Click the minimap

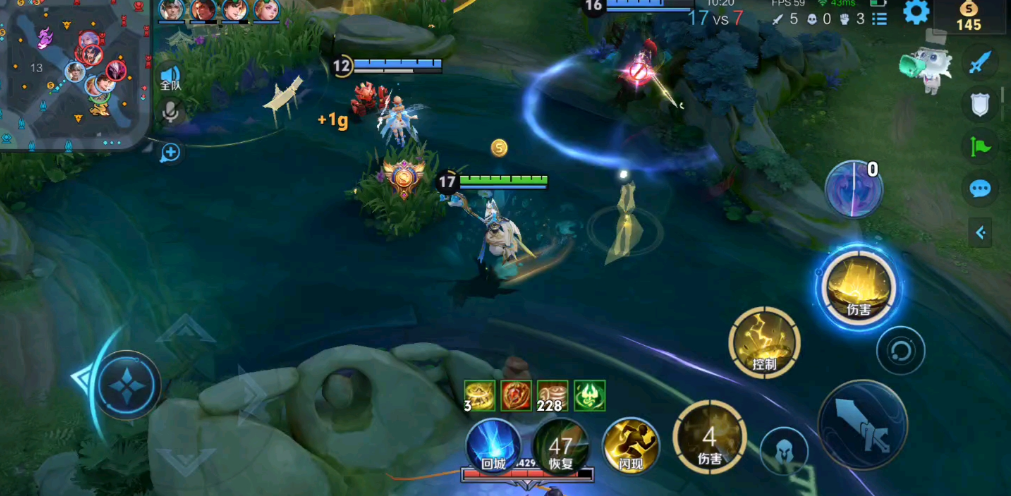(74, 70)
